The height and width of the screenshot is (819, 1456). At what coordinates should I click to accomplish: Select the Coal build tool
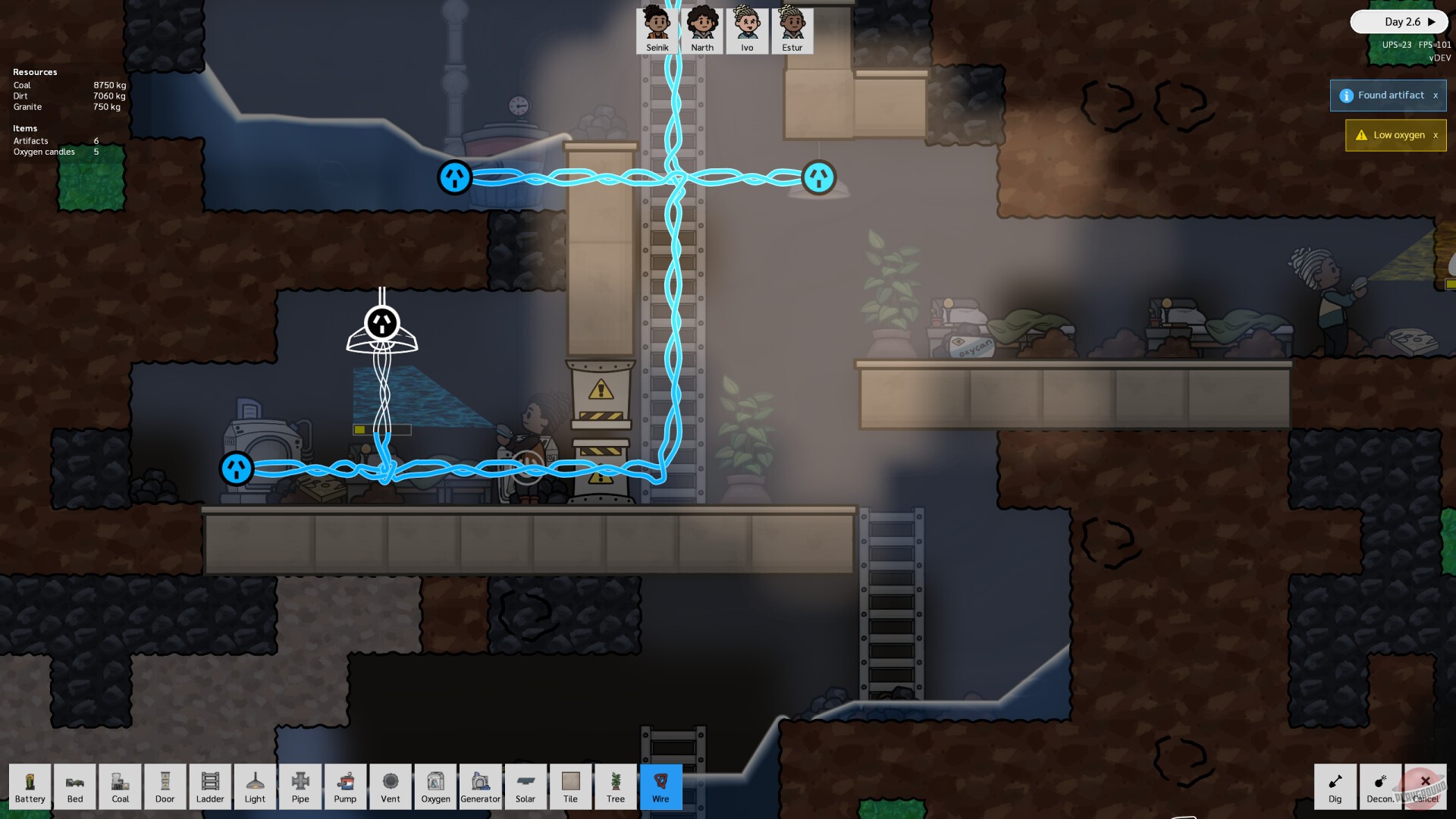119,786
